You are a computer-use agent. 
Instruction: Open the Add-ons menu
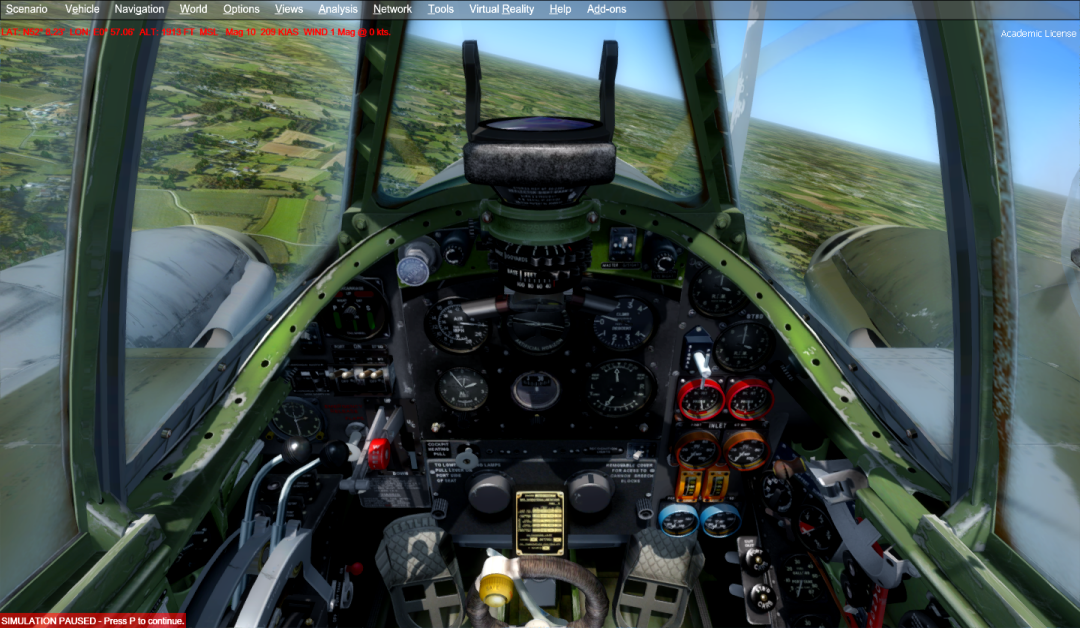(x=606, y=9)
